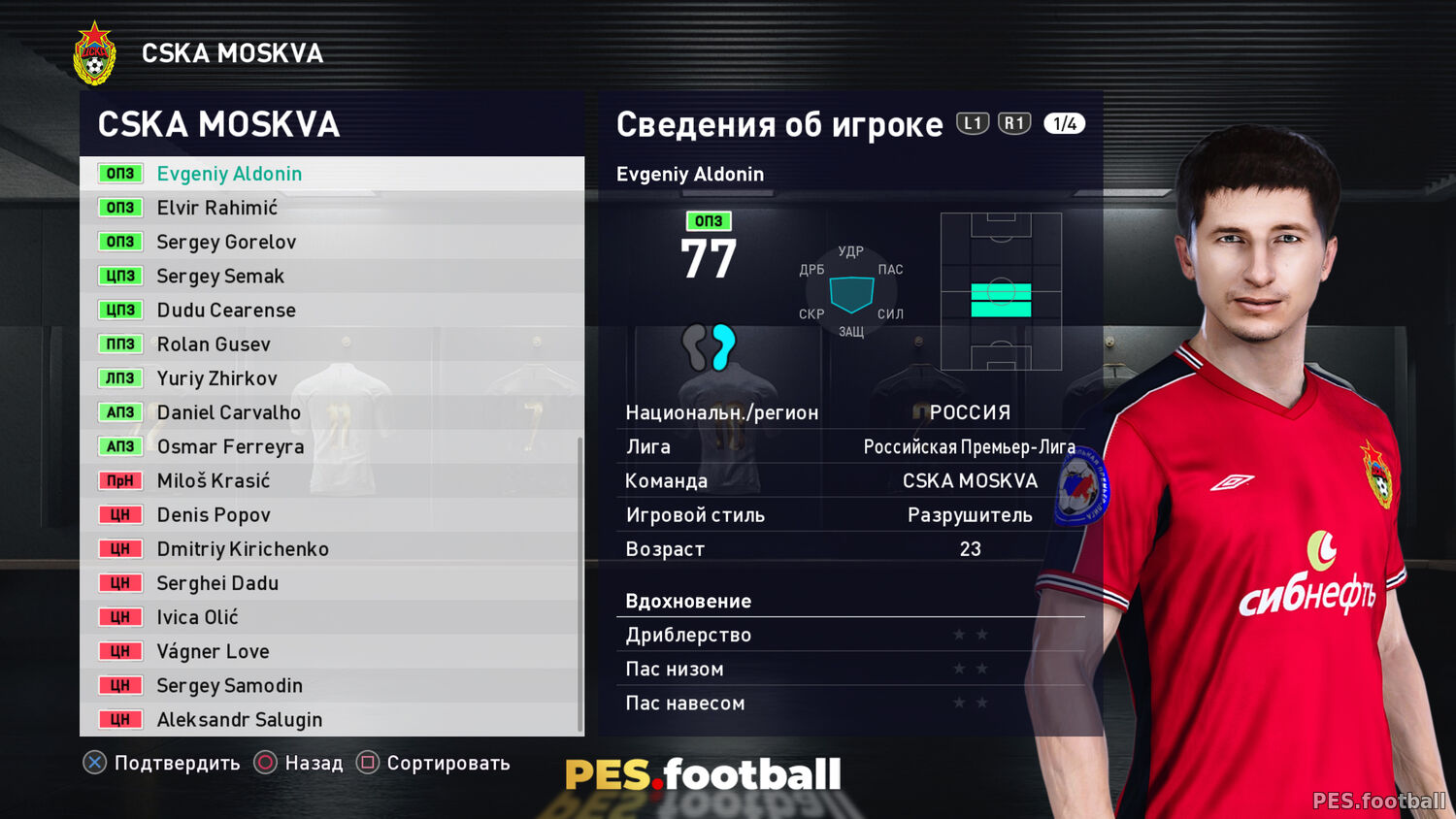Choose Elvir Rahimić from the player list
This screenshot has width=1456, height=819.
[217, 208]
